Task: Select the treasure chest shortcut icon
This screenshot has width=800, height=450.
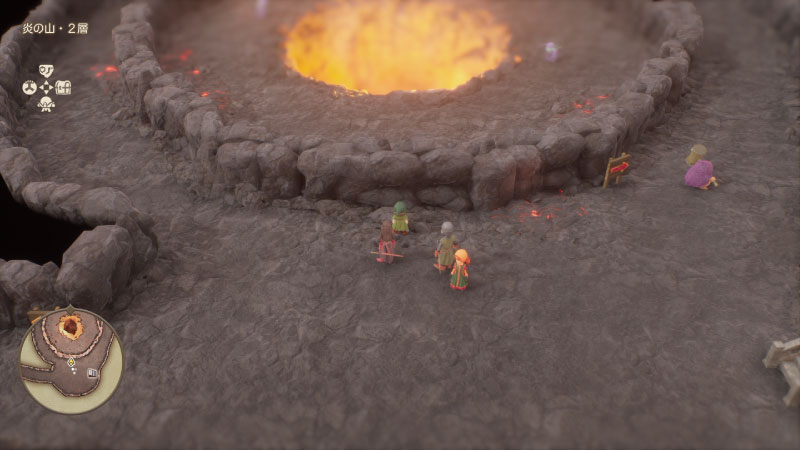Action: click(x=64, y=87)
